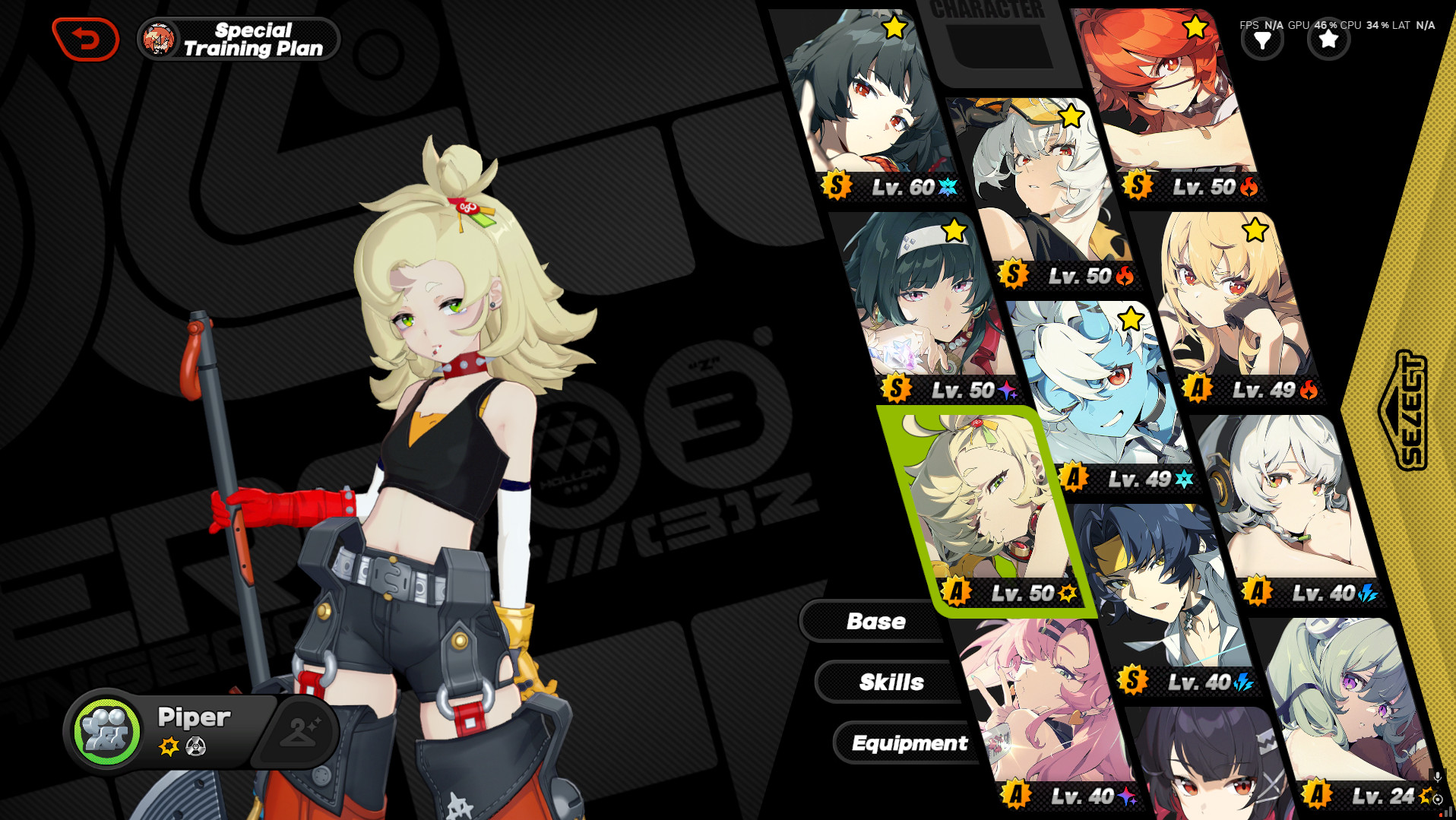Click the red back arrow button
Screen dimensions: 1456x820
[85, 40]
